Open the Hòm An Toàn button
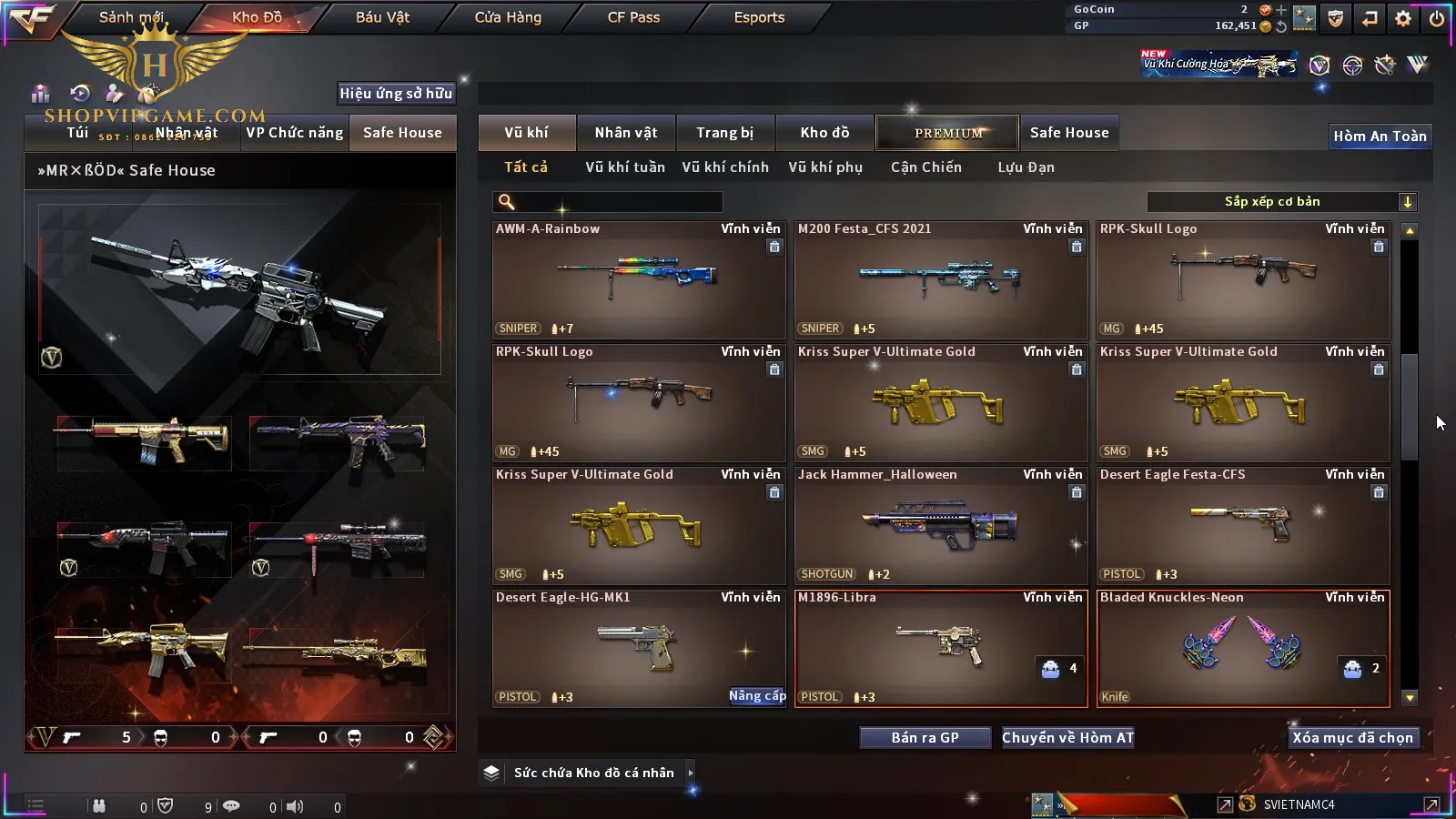Viewport: 1456px width, 819px height. coord(1380,136)
